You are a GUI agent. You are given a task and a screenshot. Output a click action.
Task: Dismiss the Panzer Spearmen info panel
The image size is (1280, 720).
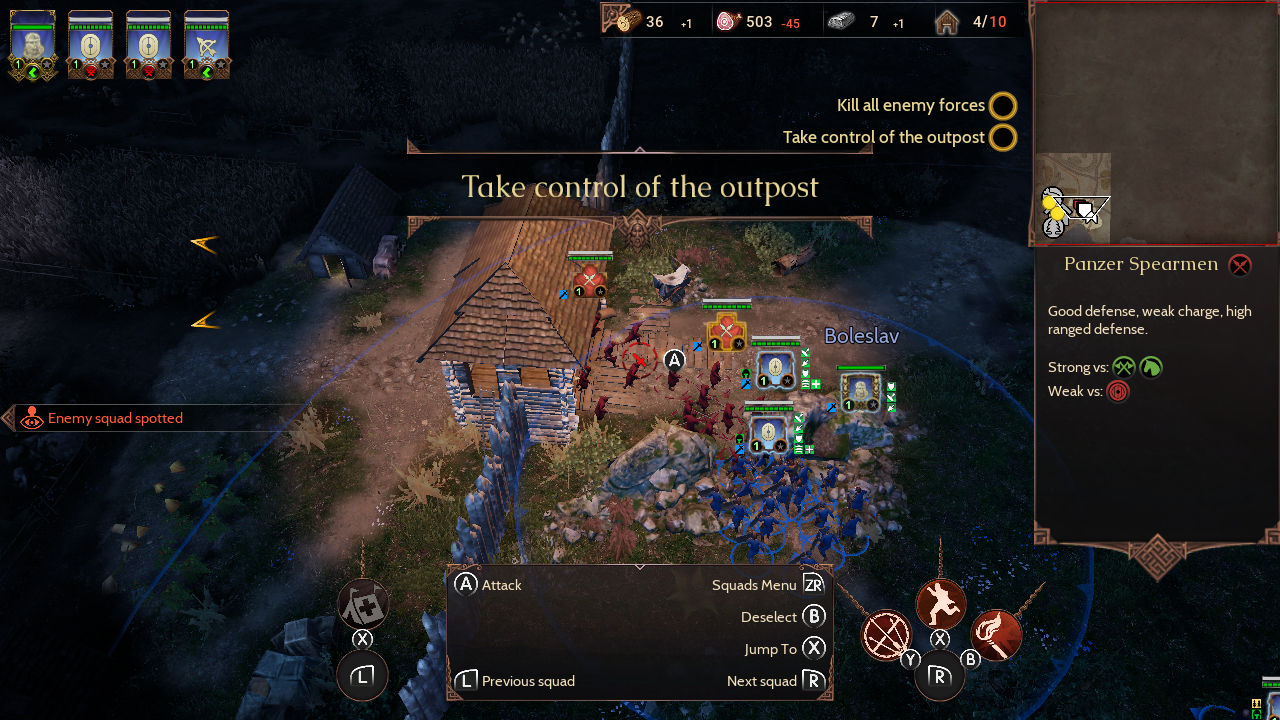[x=1239, y=265]
